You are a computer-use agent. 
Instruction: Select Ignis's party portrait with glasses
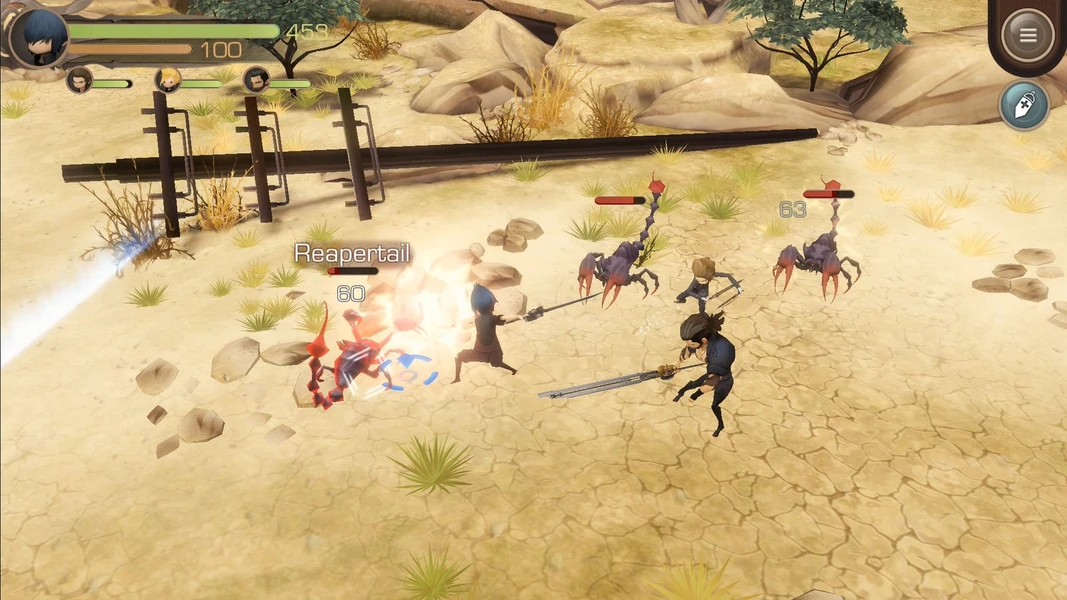[x=80, y=80]
